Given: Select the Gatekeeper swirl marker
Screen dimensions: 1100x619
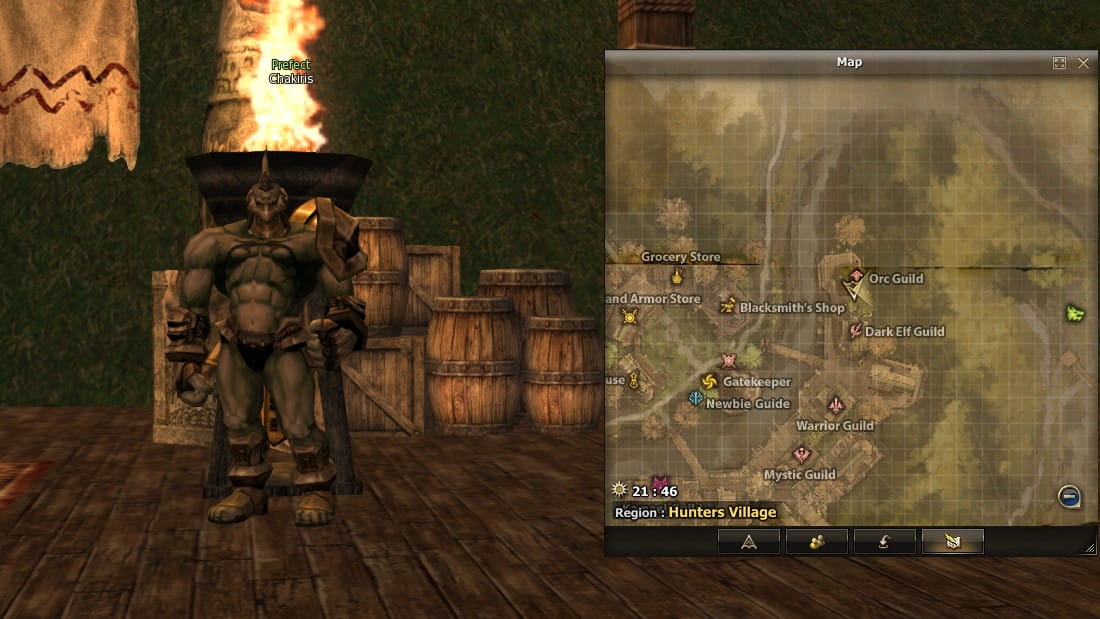Looking at the screenshot, I should coord(709,382).
